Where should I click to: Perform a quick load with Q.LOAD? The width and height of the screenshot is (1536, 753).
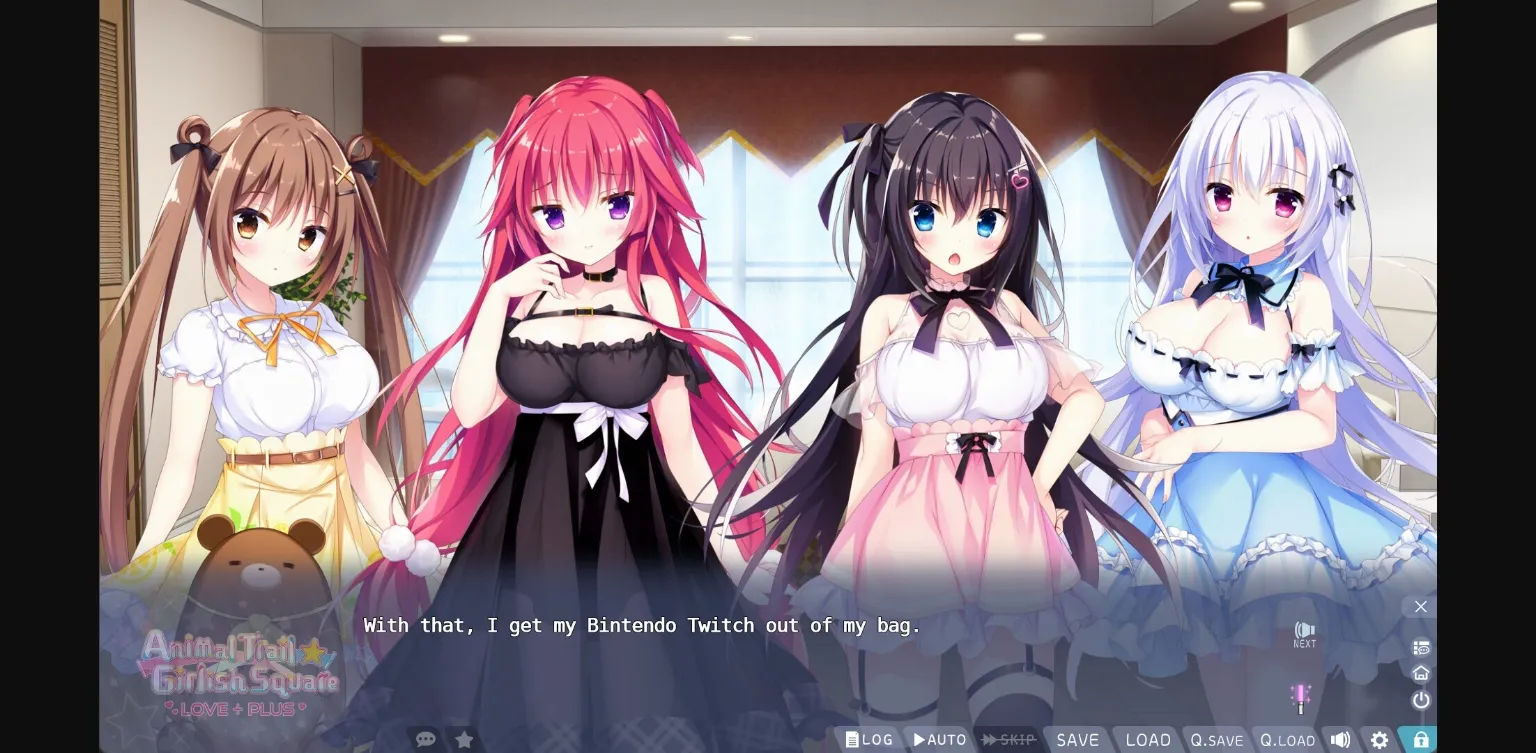coord(1286,740)
